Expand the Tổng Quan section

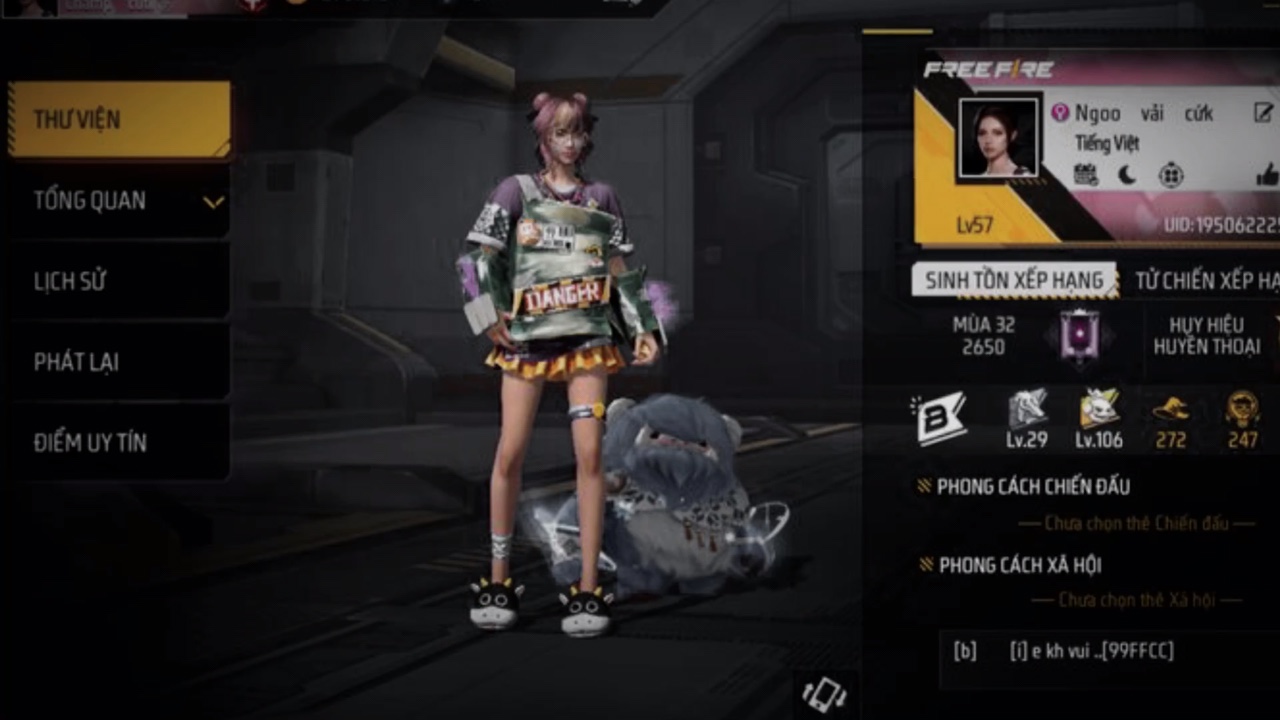119,201
